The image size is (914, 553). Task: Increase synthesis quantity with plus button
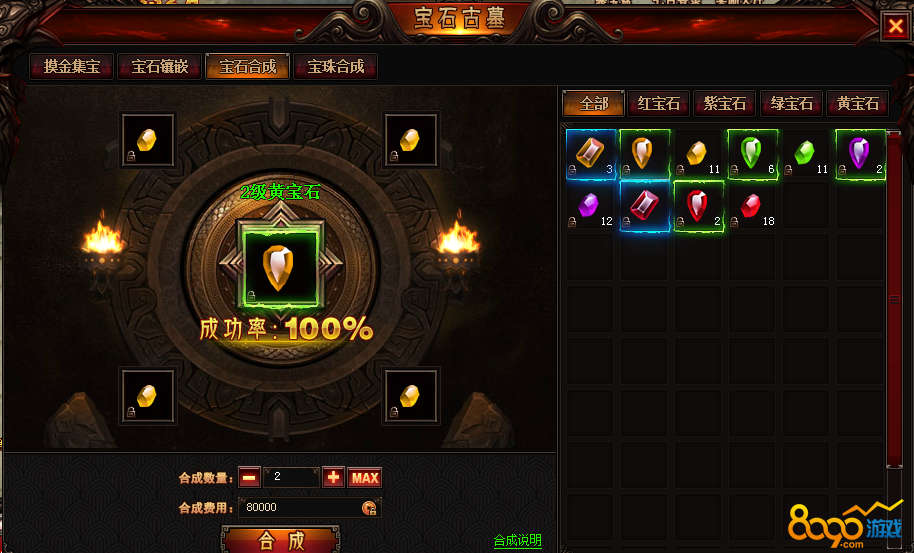click(333, 478)
